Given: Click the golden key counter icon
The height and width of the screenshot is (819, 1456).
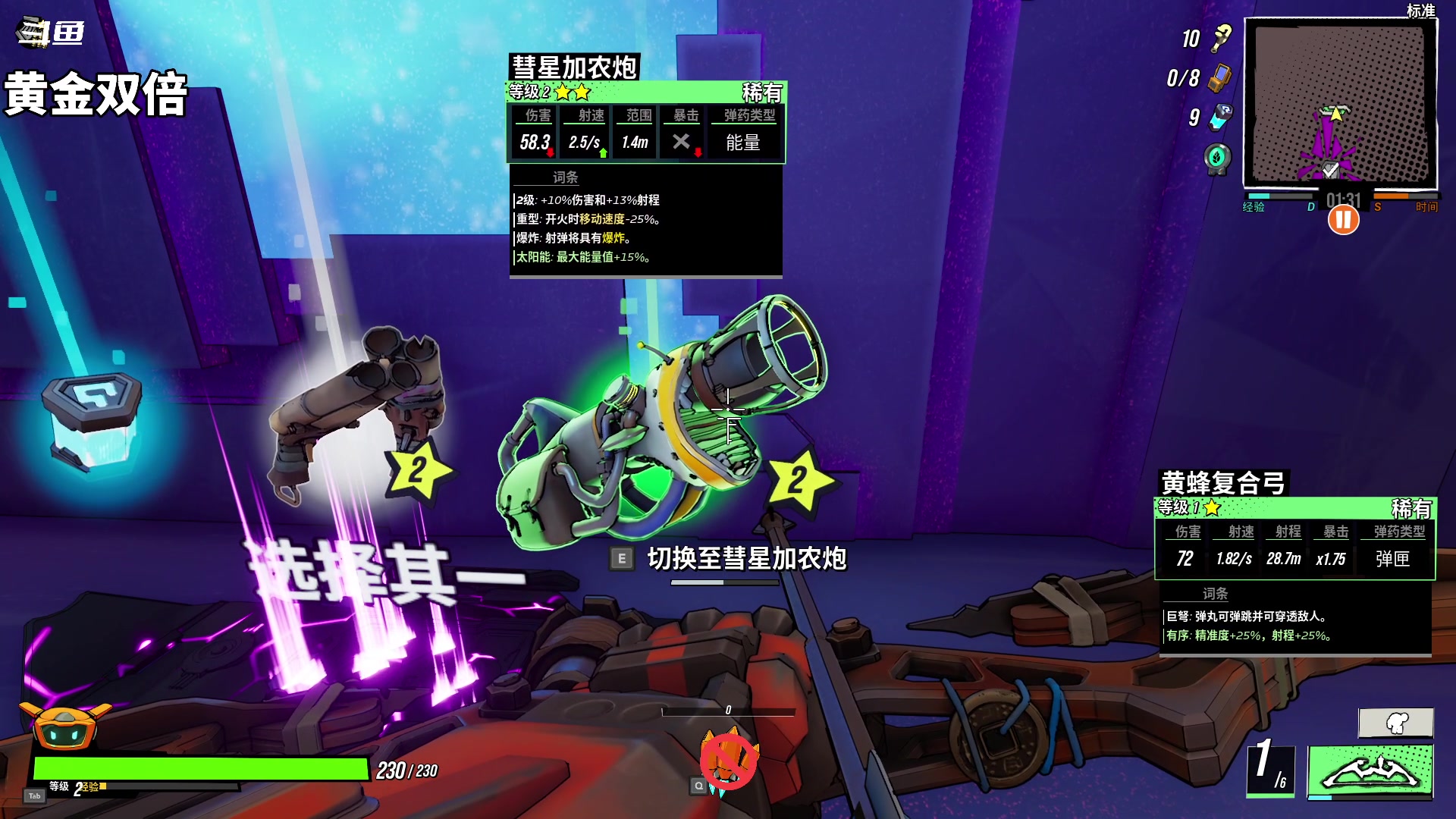Looking at the screenshot, I should pyautogui.click(x=1221, y=38).
